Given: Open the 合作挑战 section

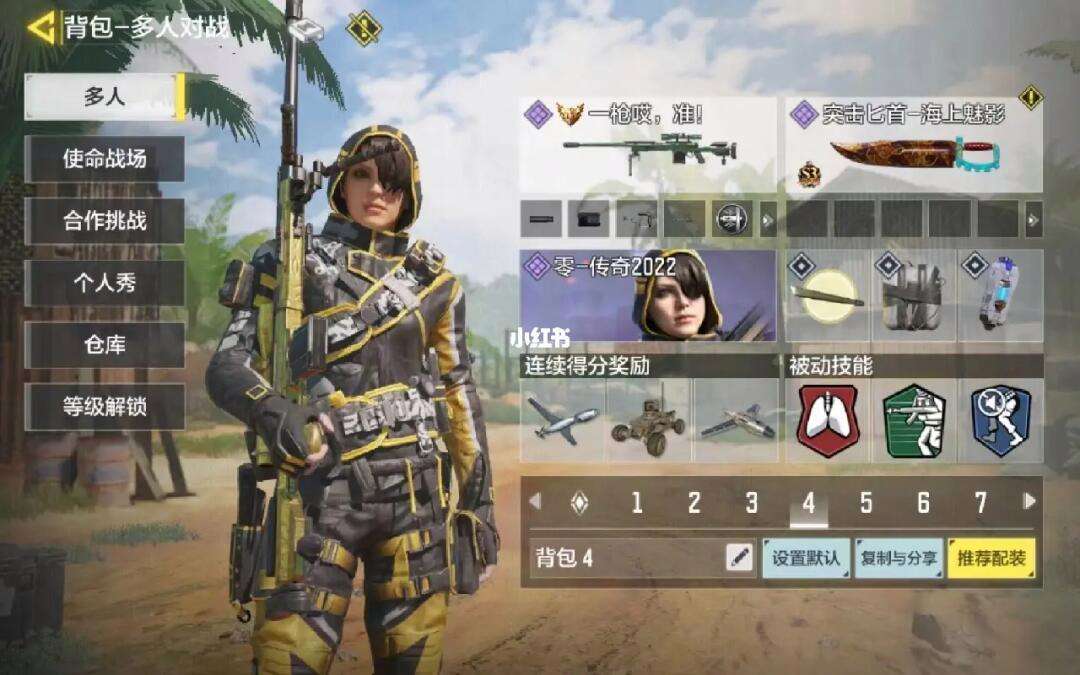Looking at the screenshot, I should 104,221.
